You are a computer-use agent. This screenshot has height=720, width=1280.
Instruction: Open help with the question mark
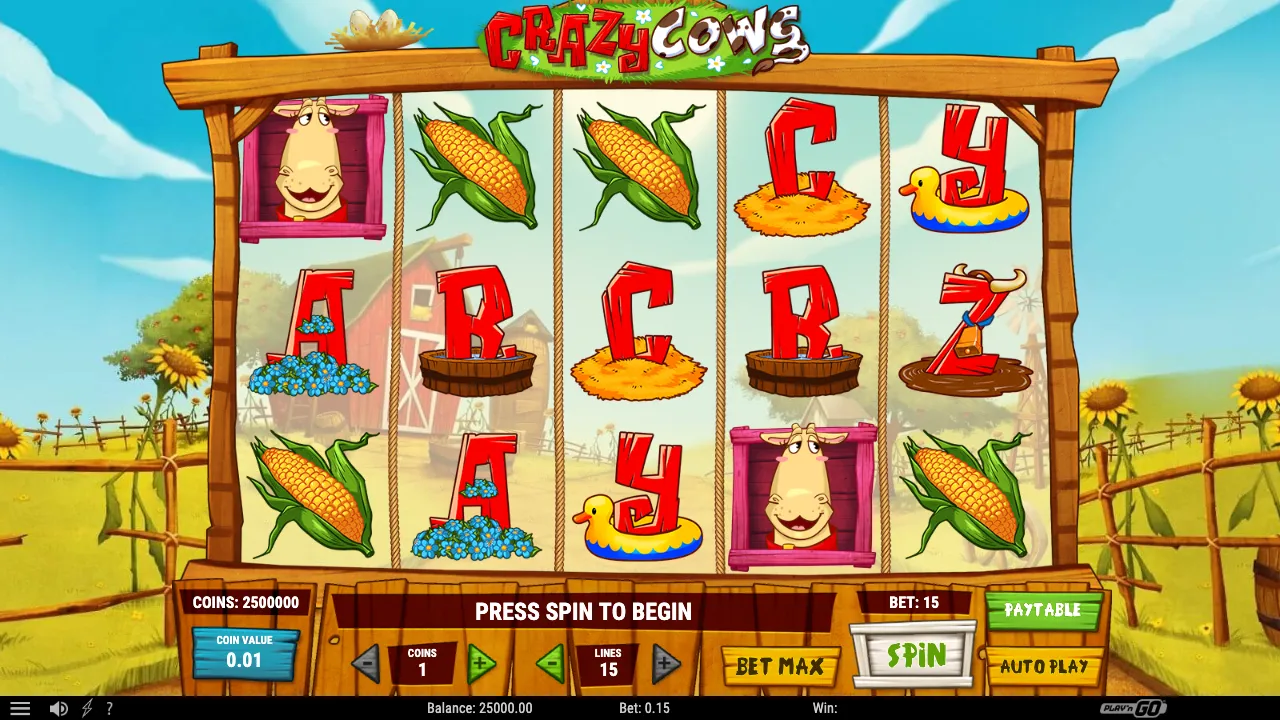pos(109,708)
